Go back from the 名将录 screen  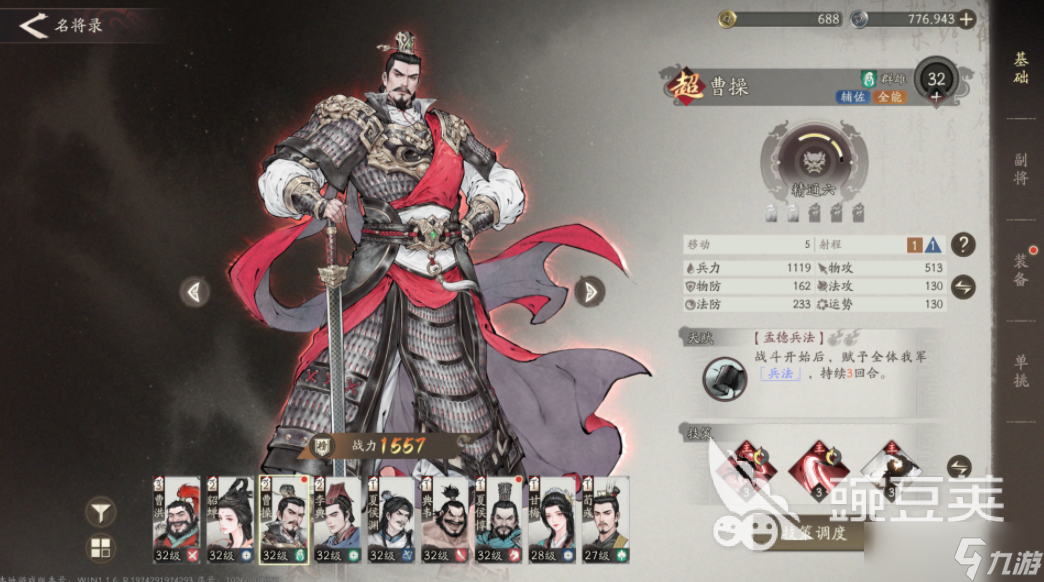tap(34, 25)
